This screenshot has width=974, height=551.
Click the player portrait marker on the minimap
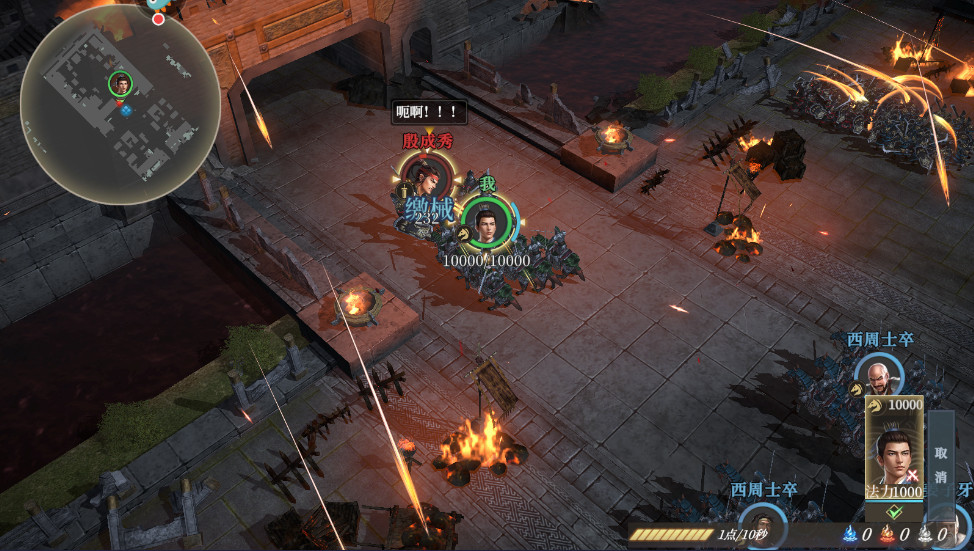tap(120, 83)
